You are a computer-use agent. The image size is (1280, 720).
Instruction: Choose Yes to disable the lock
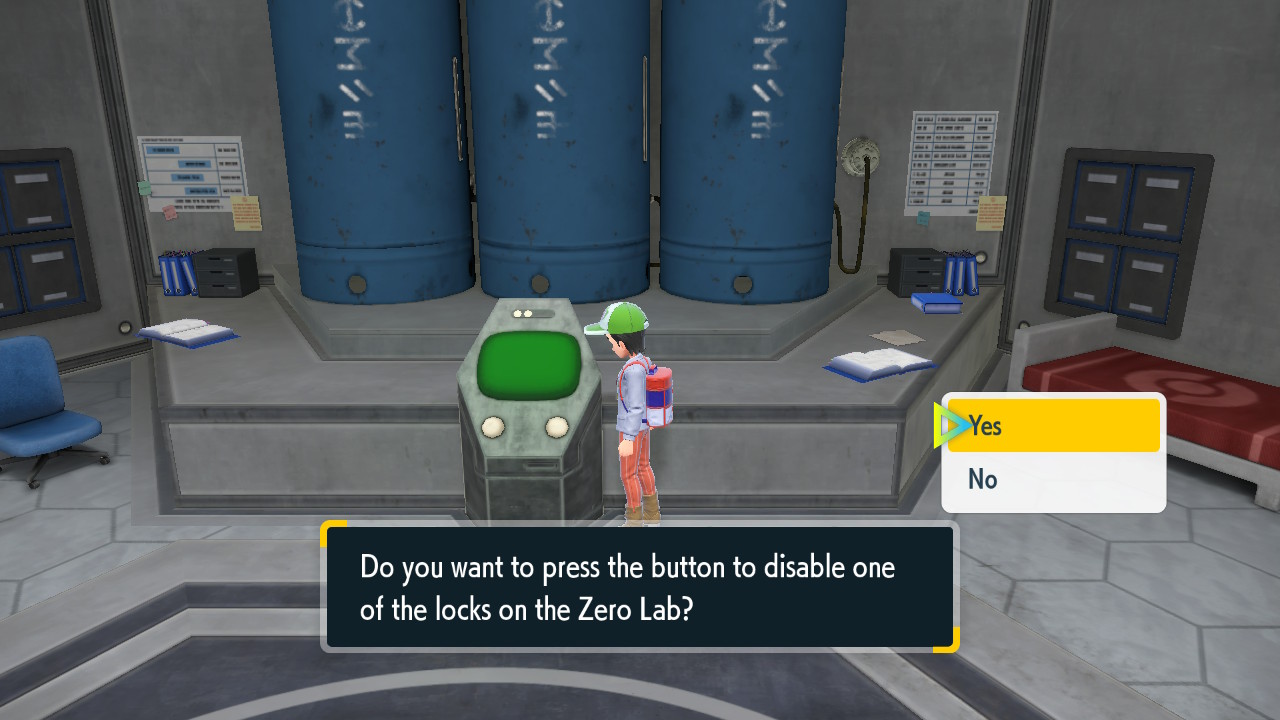click(1053, 426)
